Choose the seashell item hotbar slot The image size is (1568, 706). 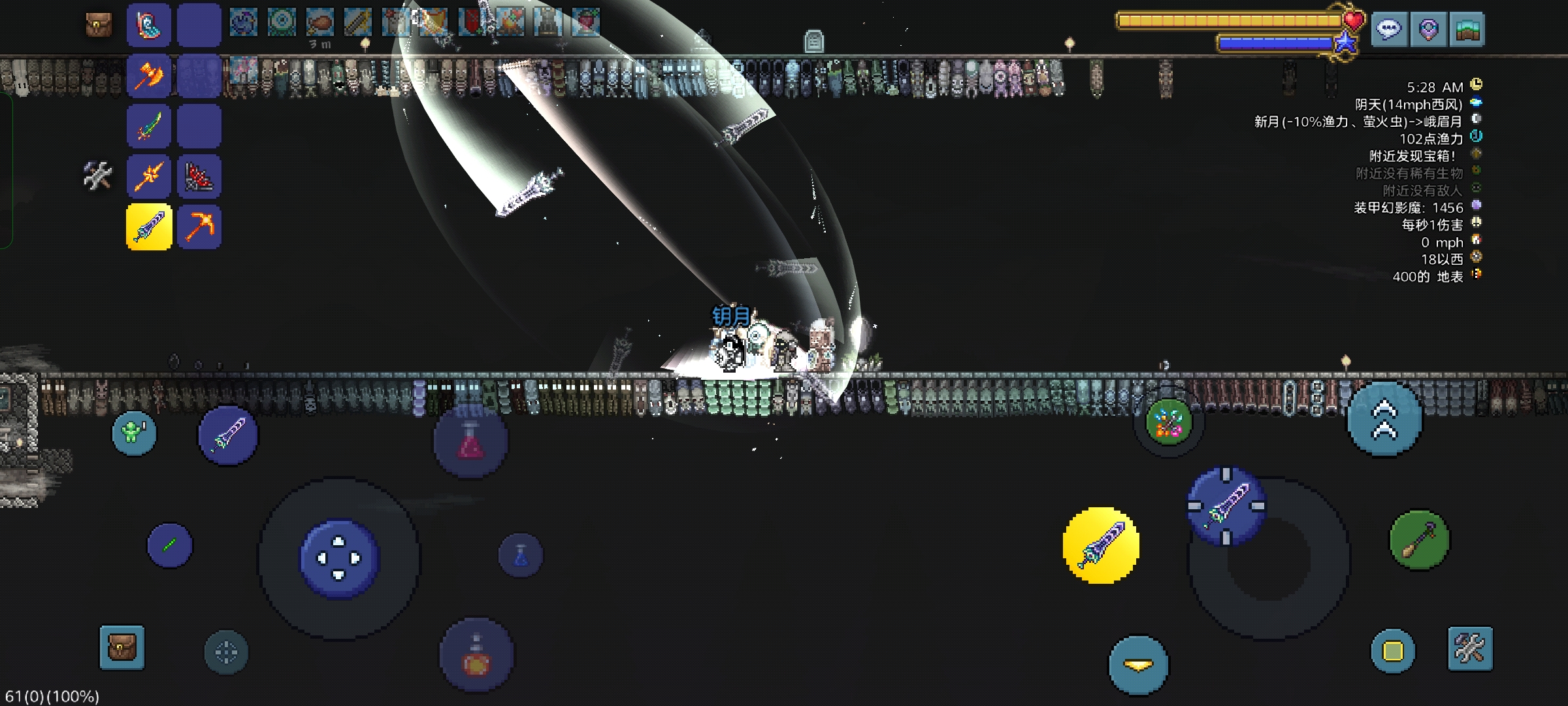point(149,25)
